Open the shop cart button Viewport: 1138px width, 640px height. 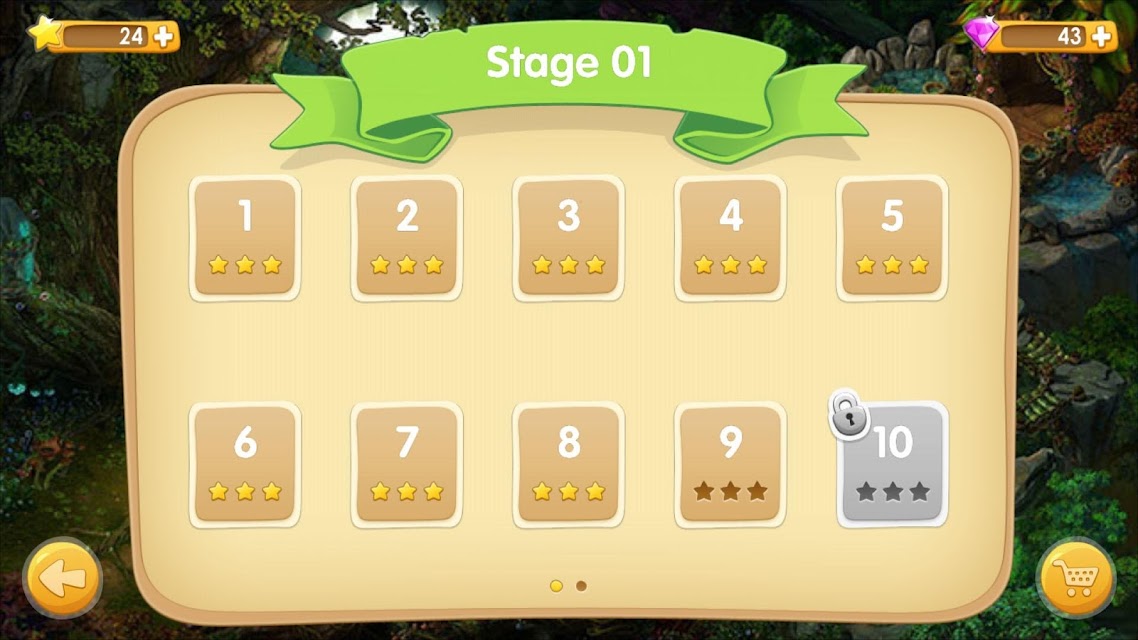[x=1076, y=578]
